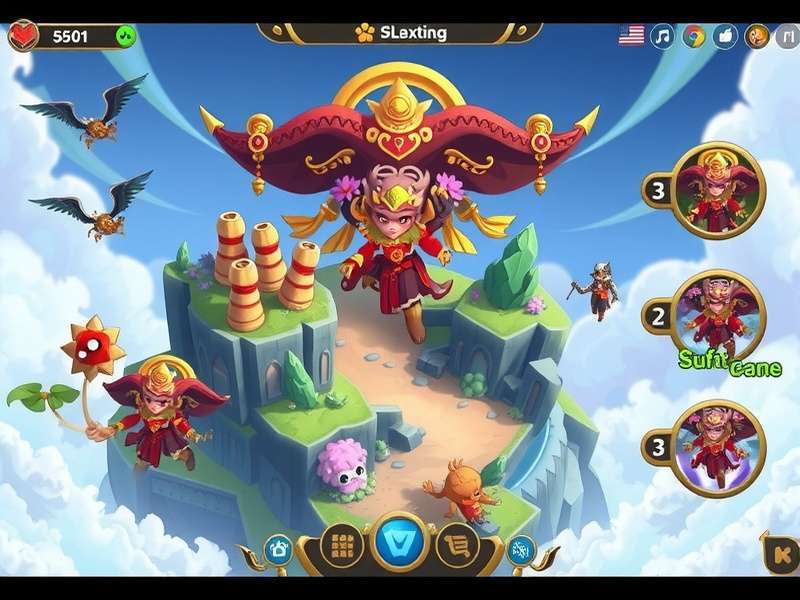Select the orange round avatar icon
The height and width of the screenshot is (600, 800).
pos(759,36)
